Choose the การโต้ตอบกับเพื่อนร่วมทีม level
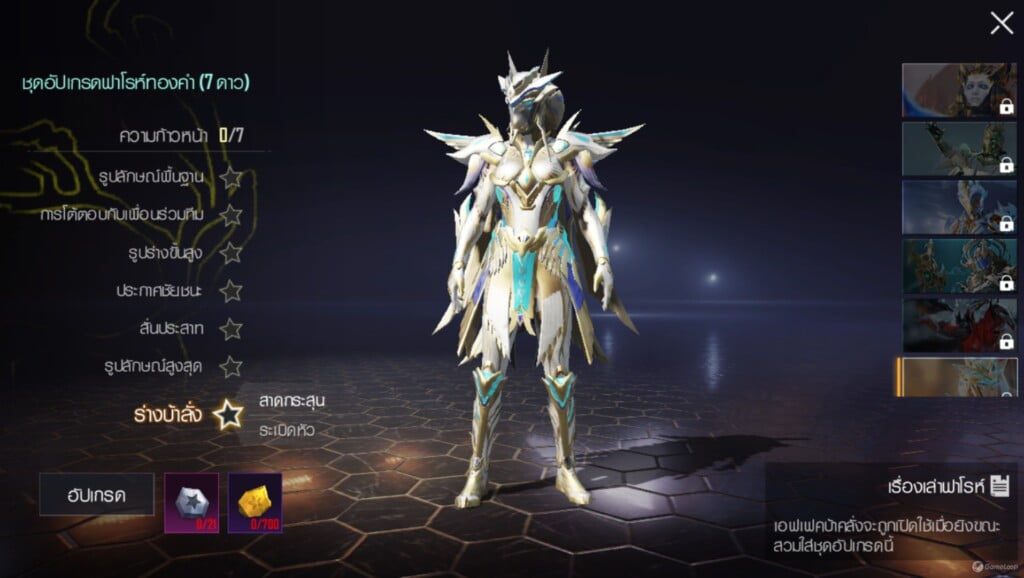 pos(231,215)
